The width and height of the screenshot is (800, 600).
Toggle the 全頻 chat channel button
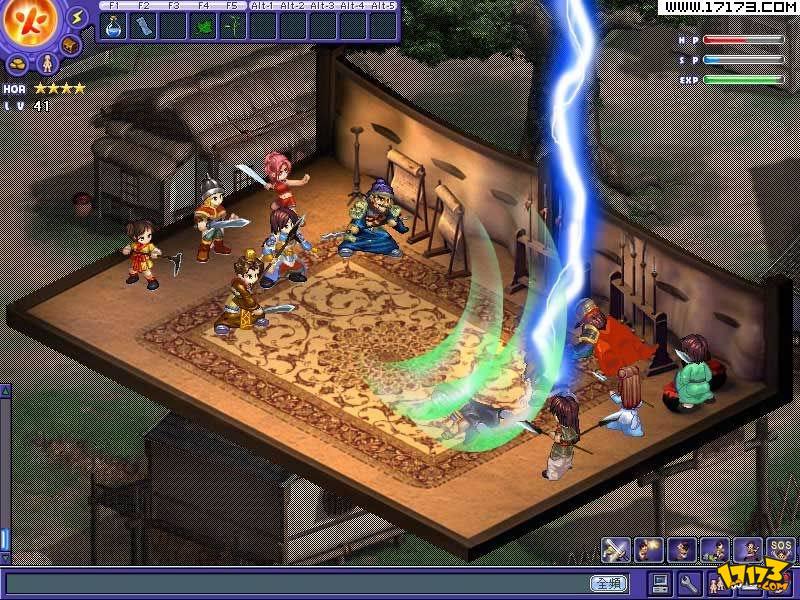[609, 583]
